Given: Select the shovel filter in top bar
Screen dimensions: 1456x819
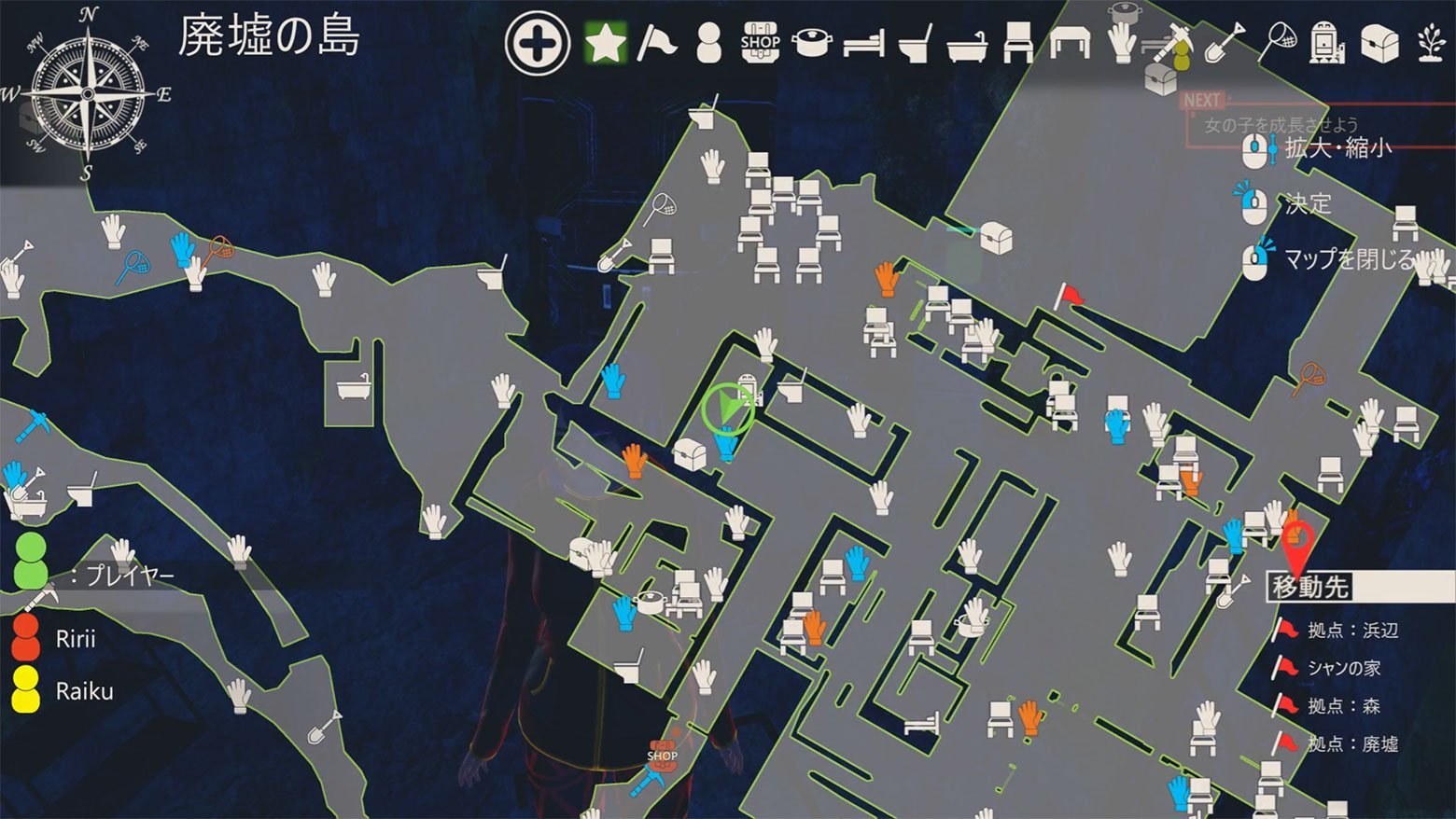Looking at the screenshot, I should [x=1225, y=43].
